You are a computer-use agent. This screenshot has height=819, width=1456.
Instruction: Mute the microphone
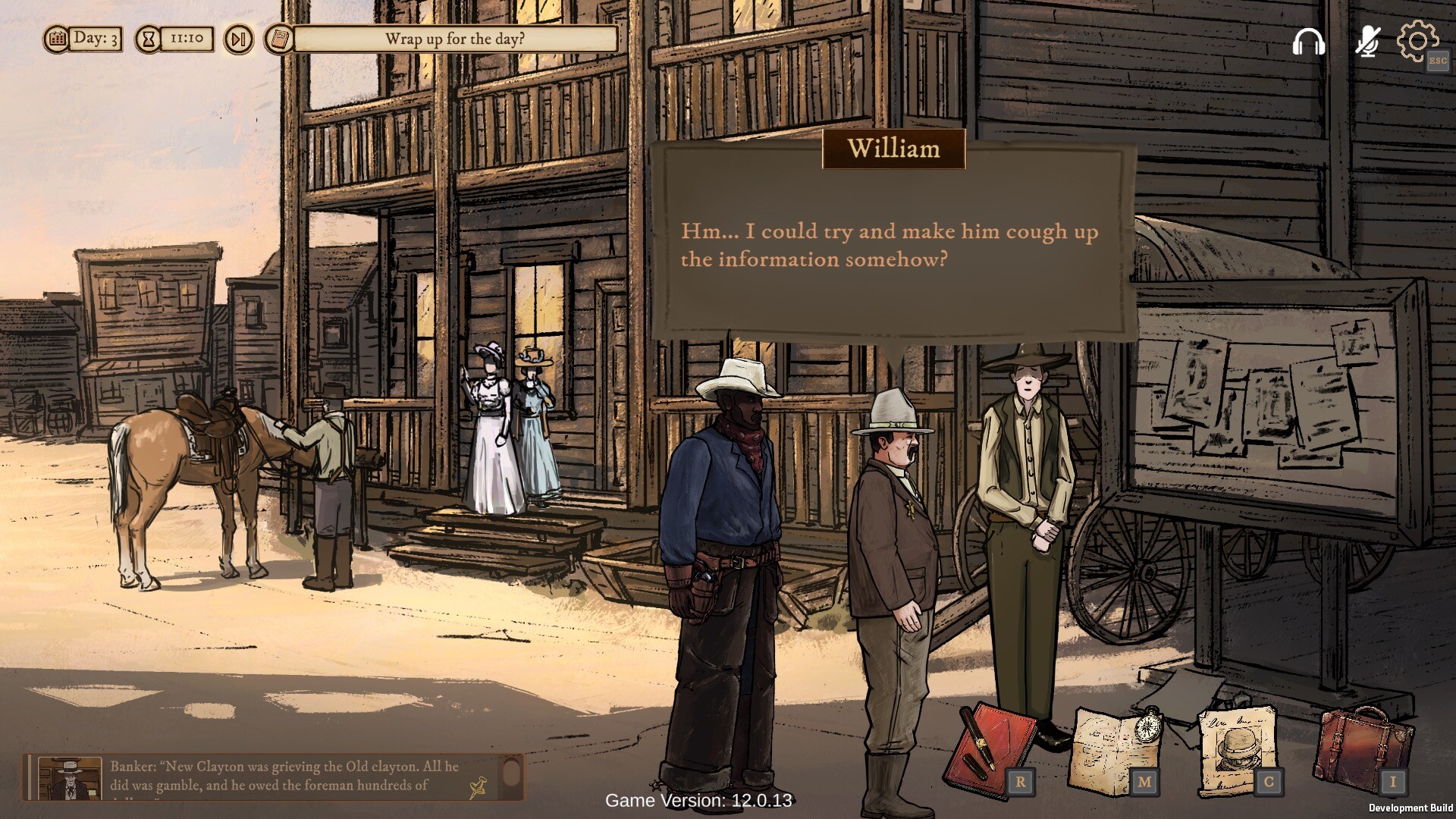[x=1367, y=40]
